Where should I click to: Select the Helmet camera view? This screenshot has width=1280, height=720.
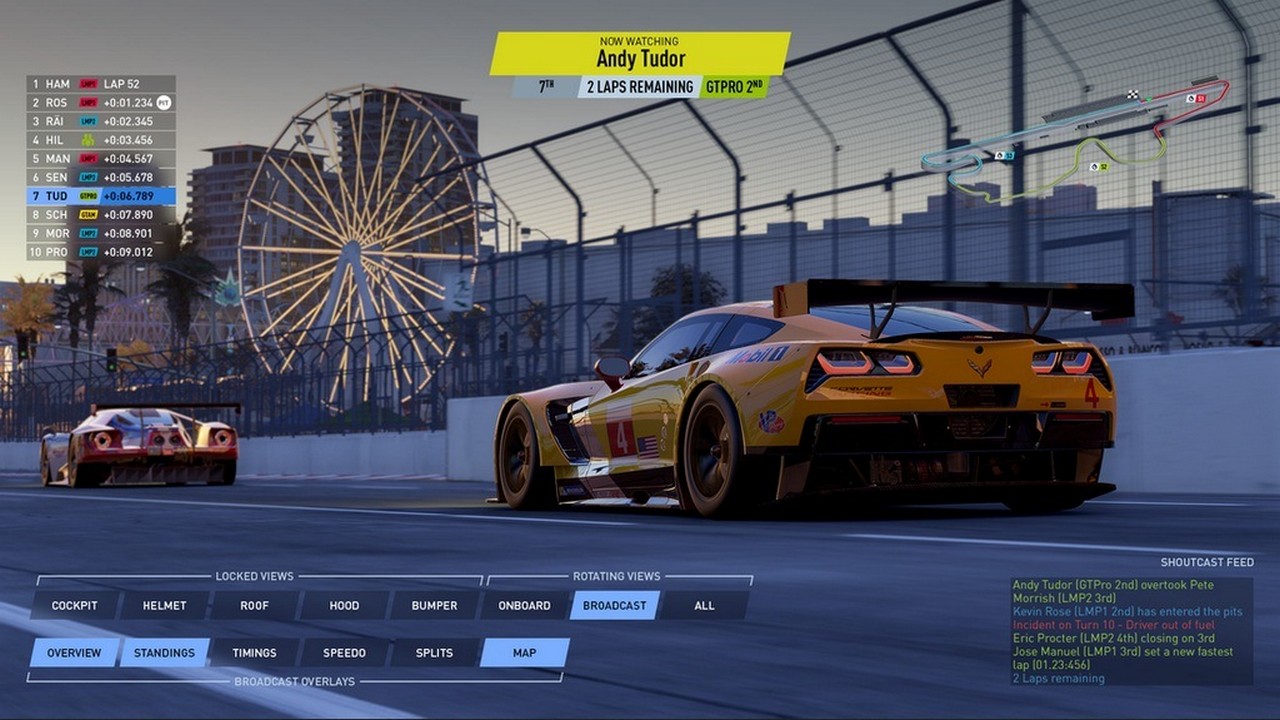(165, 605)
